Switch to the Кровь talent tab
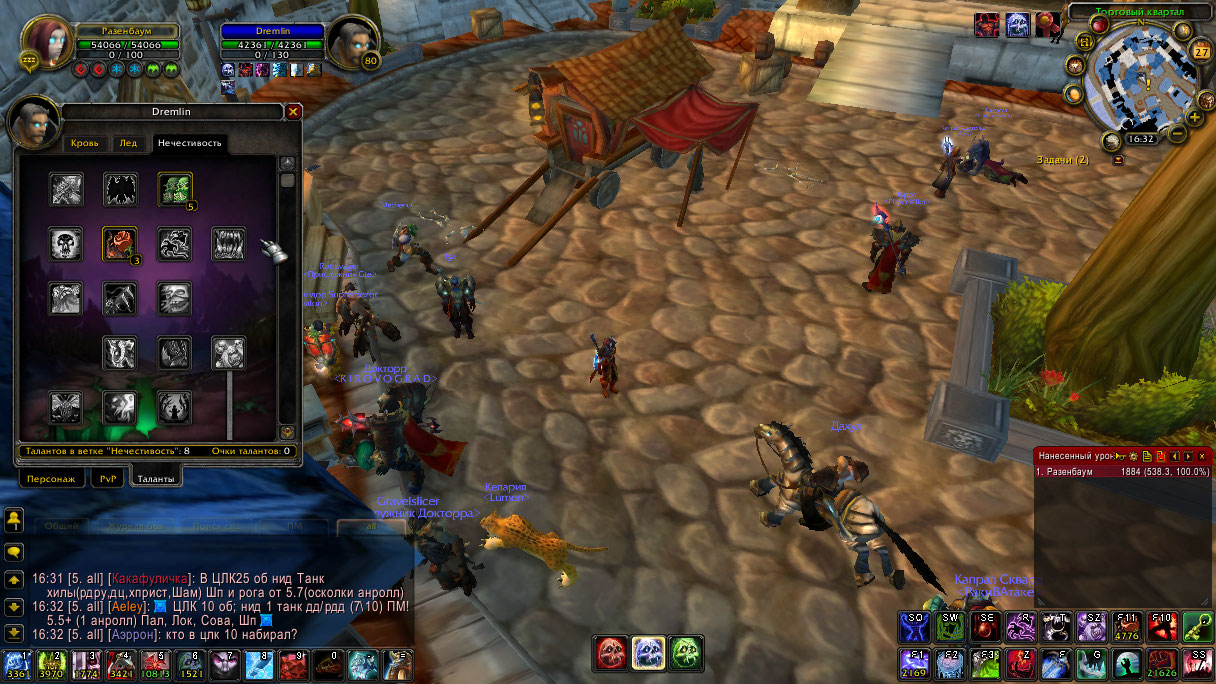The image size is (1216, 684). coord(85,144)
